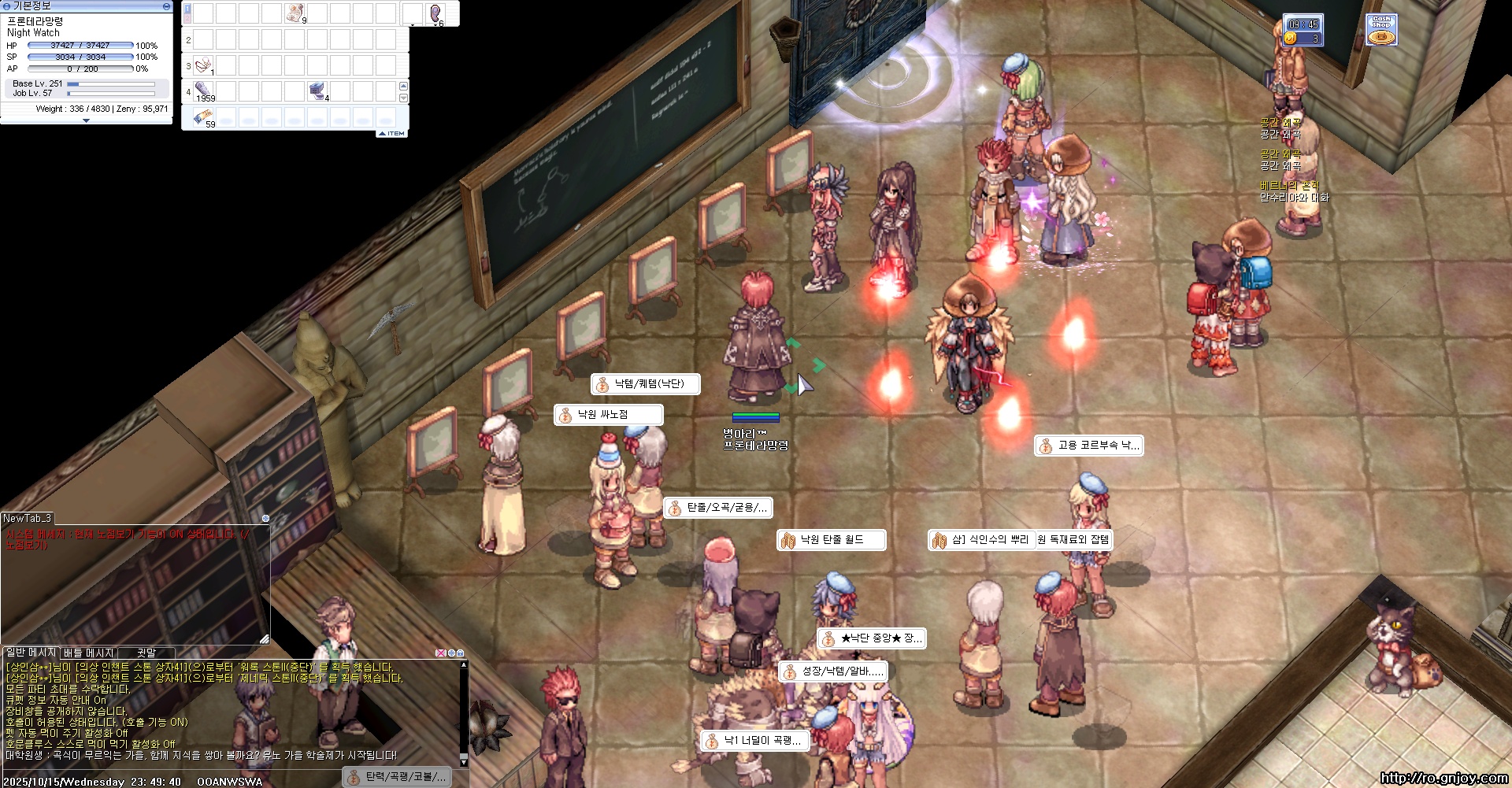Open the 성장/낙템/알바 vendor shop sign
This screenshot has height=788, width=1512.
coord(833,671)
